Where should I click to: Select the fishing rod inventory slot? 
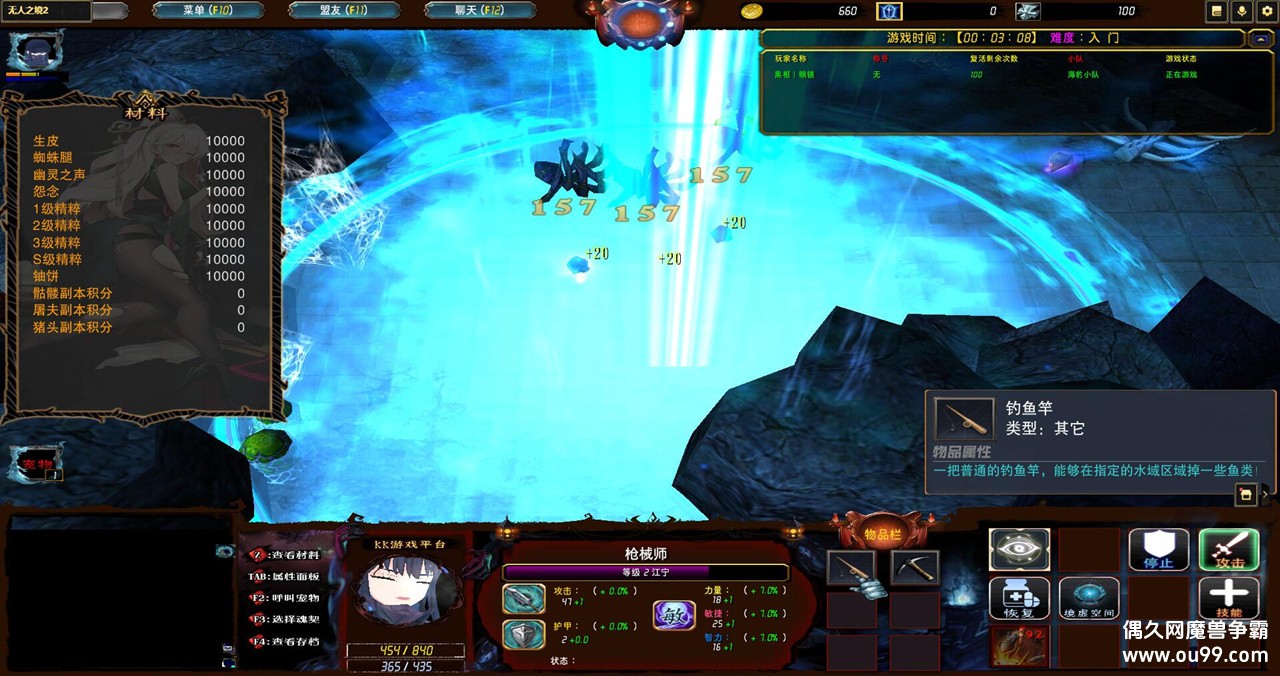point(851,568)
